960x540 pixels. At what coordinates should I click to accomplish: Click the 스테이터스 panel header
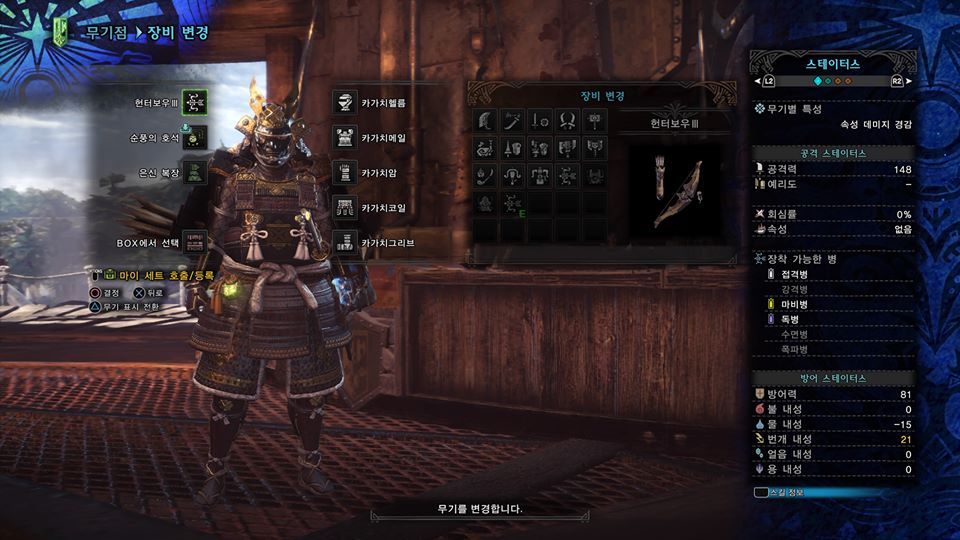(x=832, y=63)
